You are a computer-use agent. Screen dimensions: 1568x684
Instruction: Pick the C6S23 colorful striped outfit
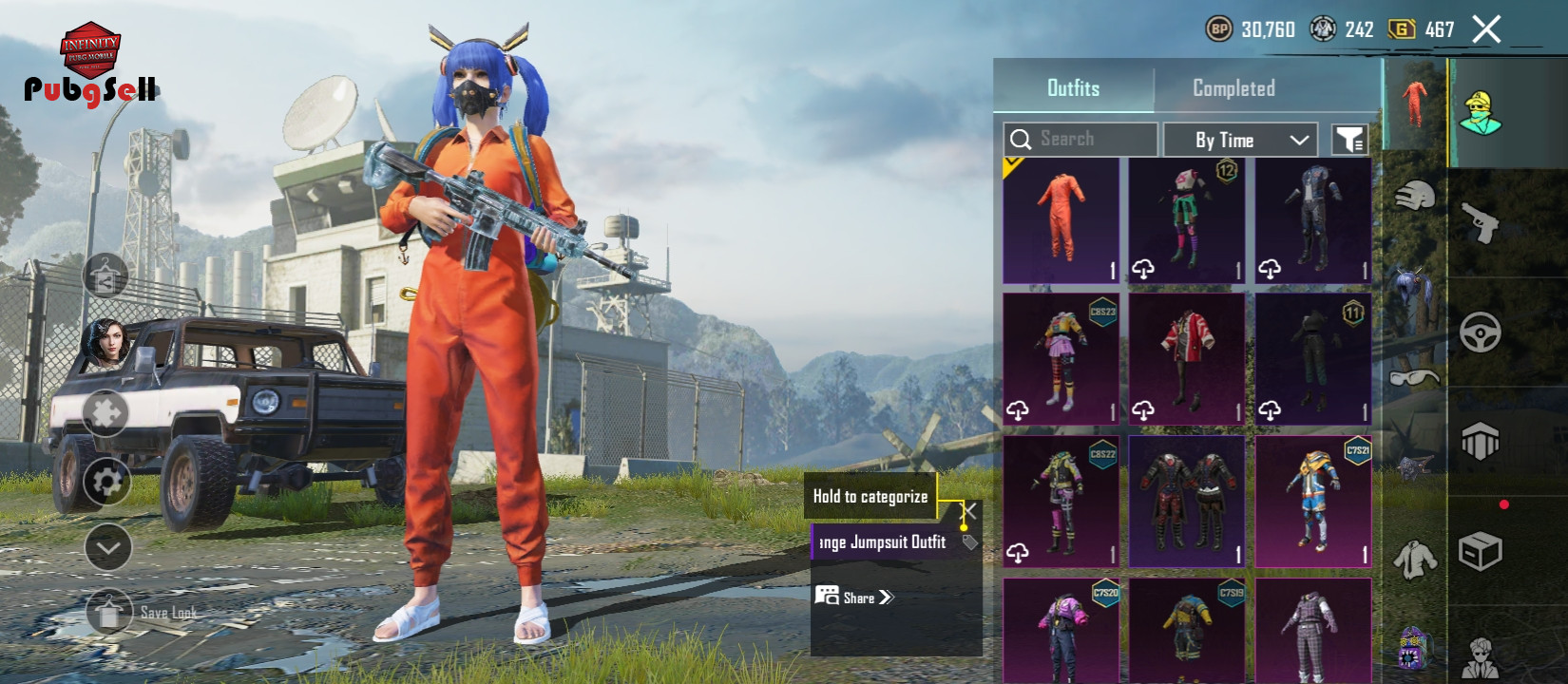tap(1061, 358)
